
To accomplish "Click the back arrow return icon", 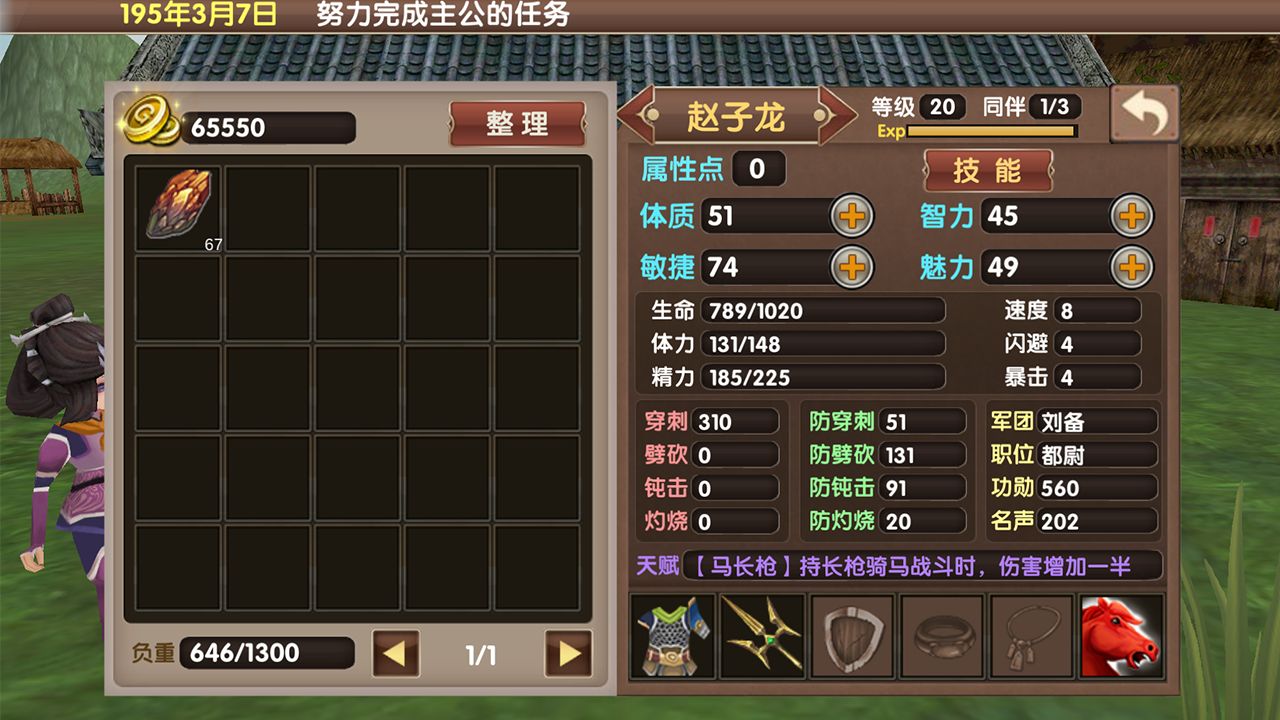I will click(x=1144, y=113).
